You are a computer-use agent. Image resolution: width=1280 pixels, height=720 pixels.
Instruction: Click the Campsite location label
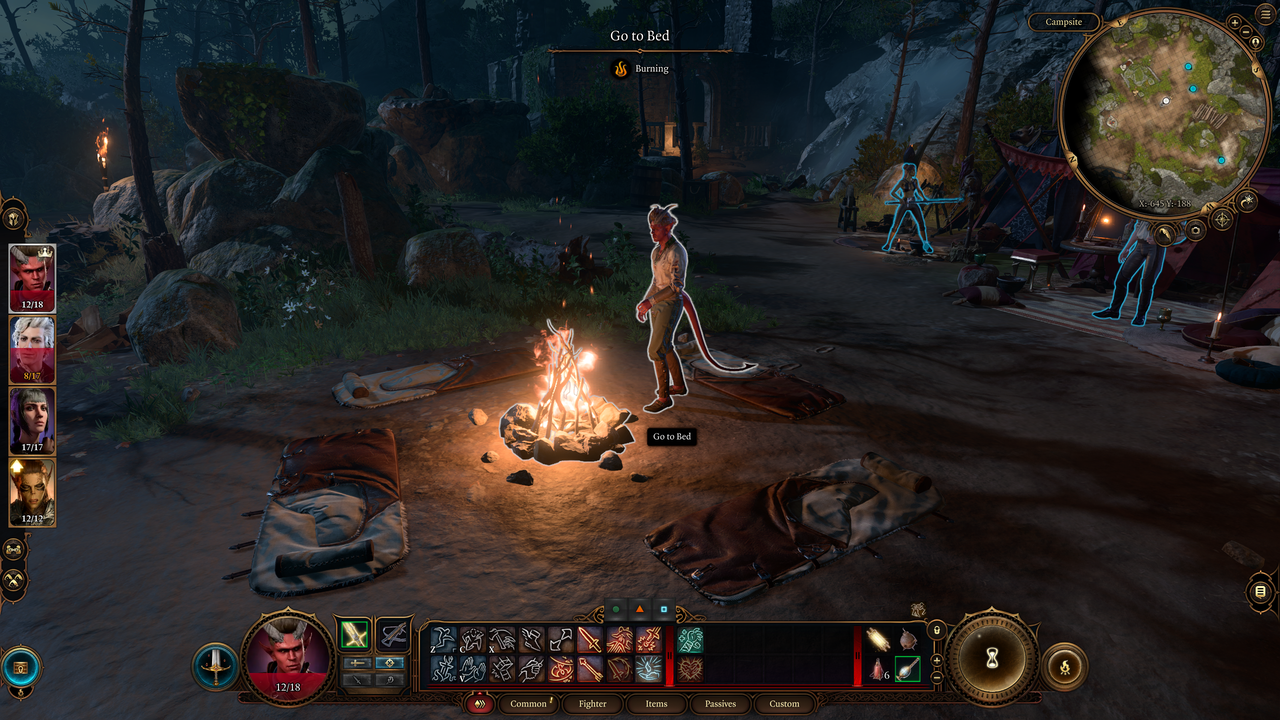click(x=1064, y=22)
